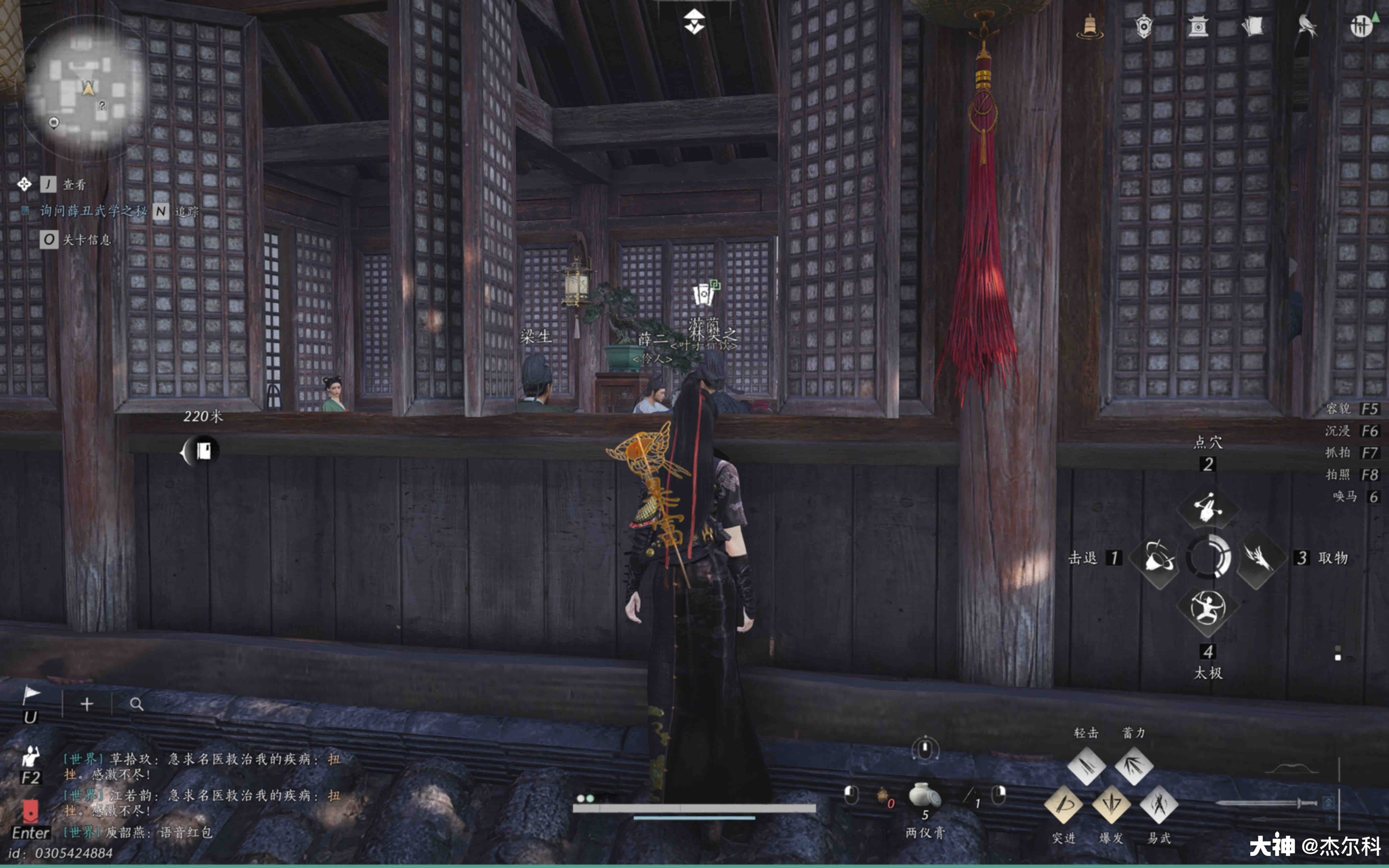
Task: Select the 询问薛丑武学之秘 quest tracker
Action: (x=93, y=211)
